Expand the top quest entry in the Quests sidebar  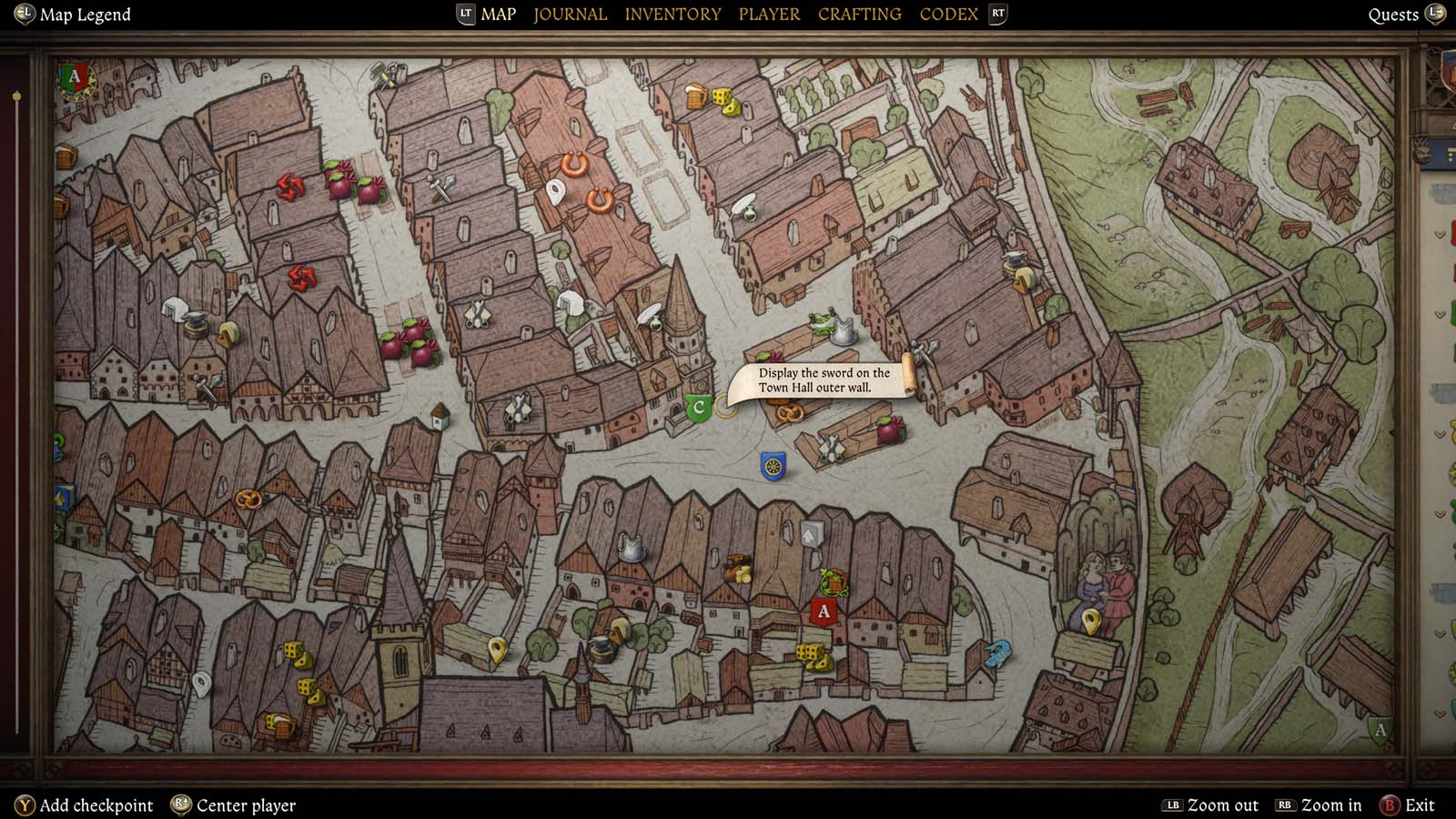[1437, 234]
